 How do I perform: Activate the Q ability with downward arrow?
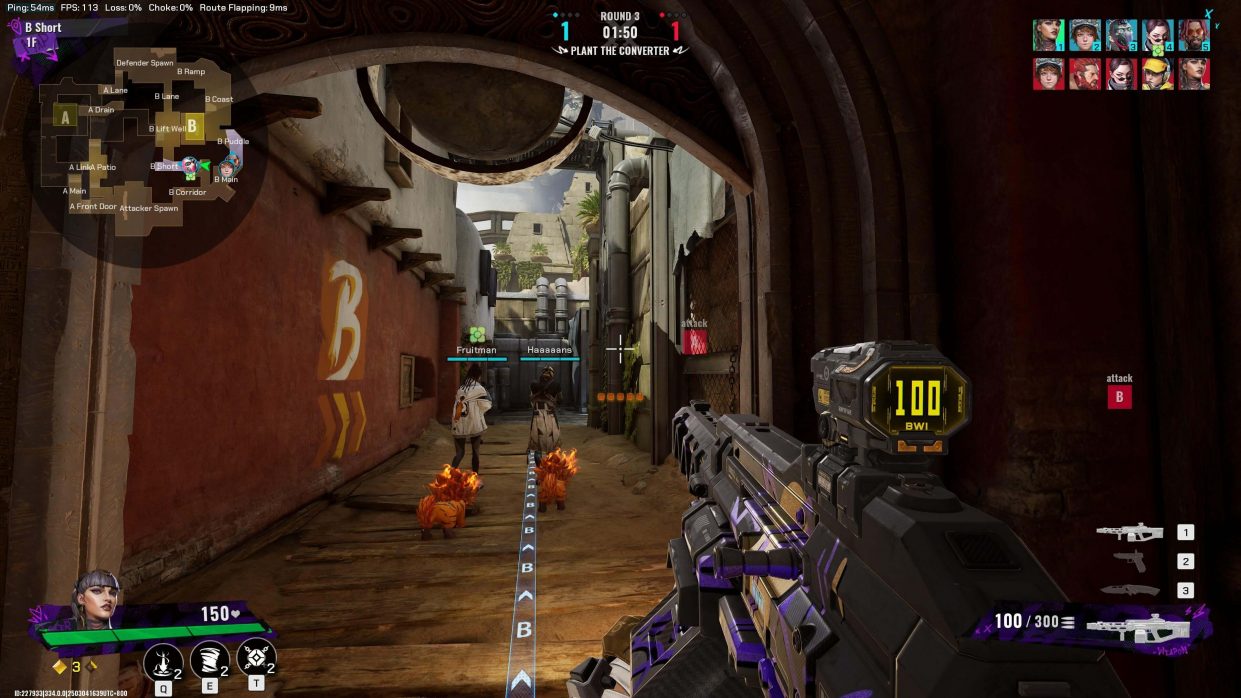pyautogui.click(x=163, y=661)
